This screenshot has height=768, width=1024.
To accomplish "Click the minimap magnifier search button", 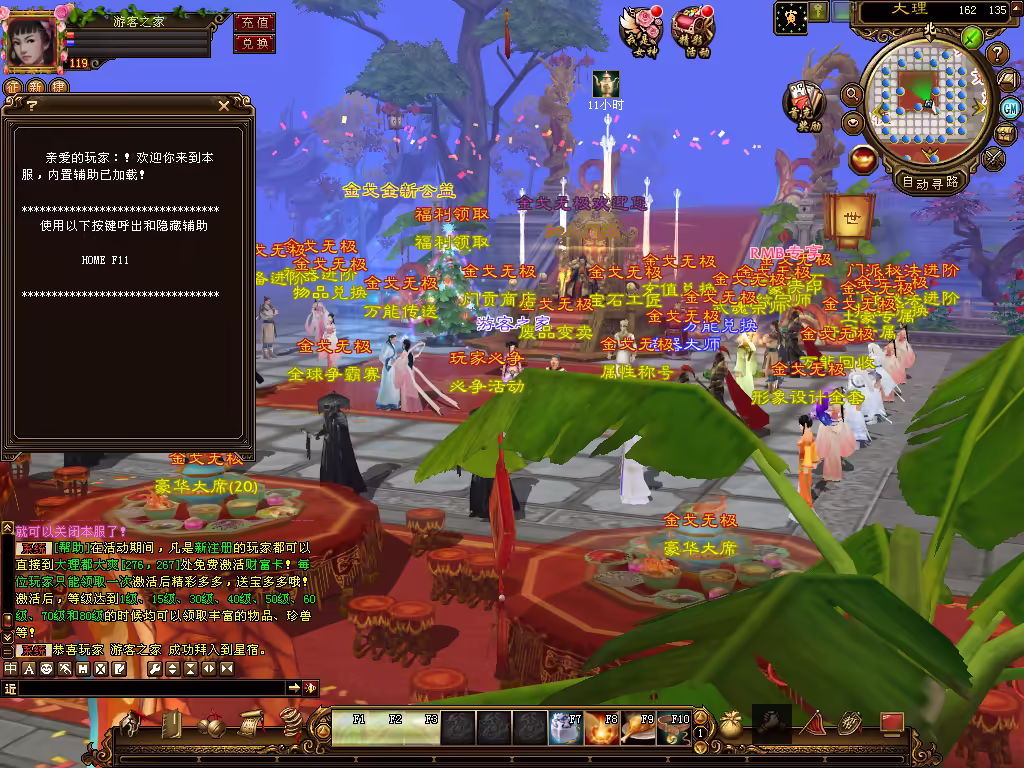I will [x=852, y=94].
